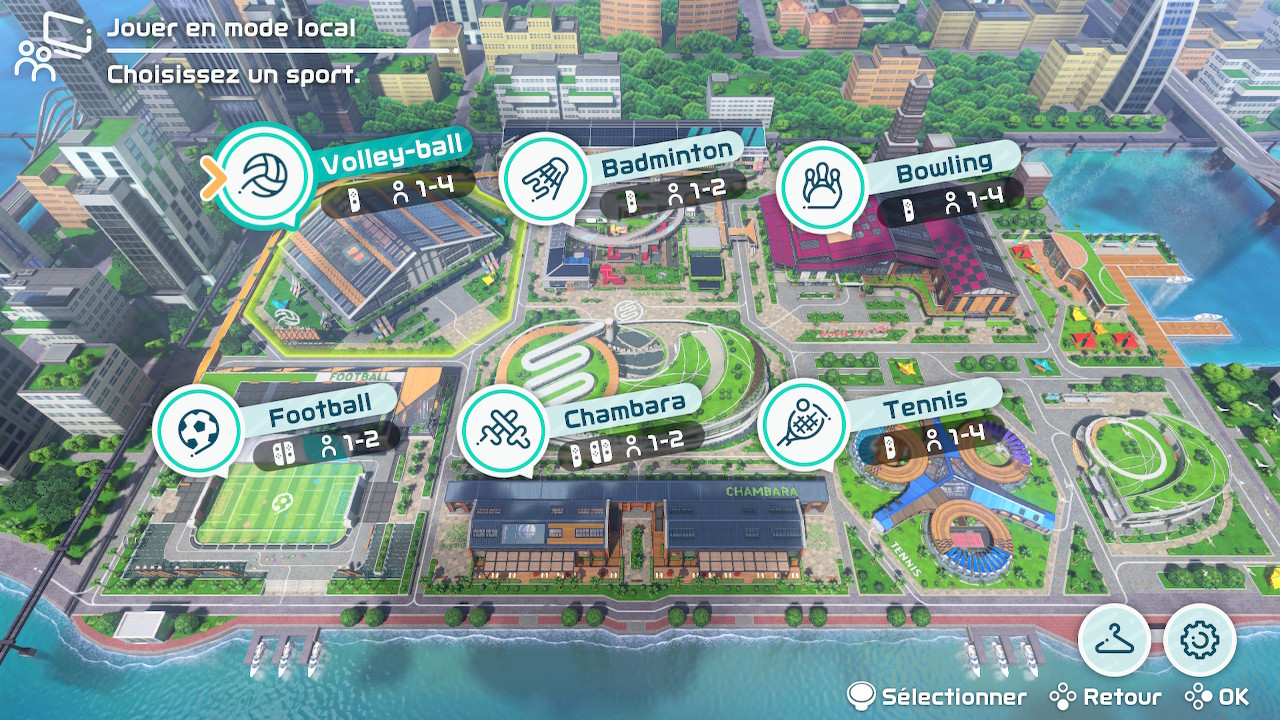
Task: Choose the Chambara sport
Action: tap(501, 429)
